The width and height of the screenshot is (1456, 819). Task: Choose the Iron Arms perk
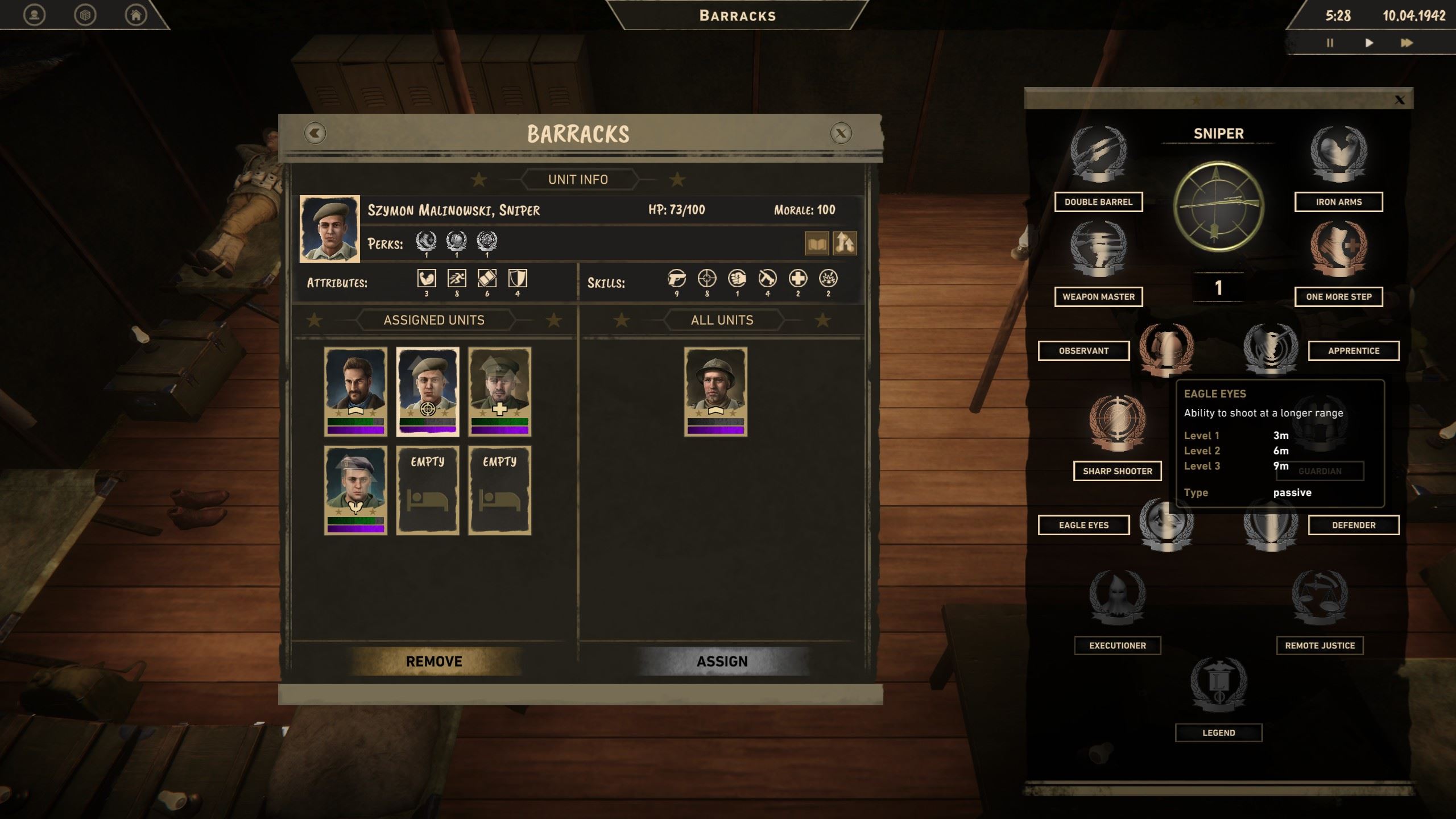(x=1338, y=202)
